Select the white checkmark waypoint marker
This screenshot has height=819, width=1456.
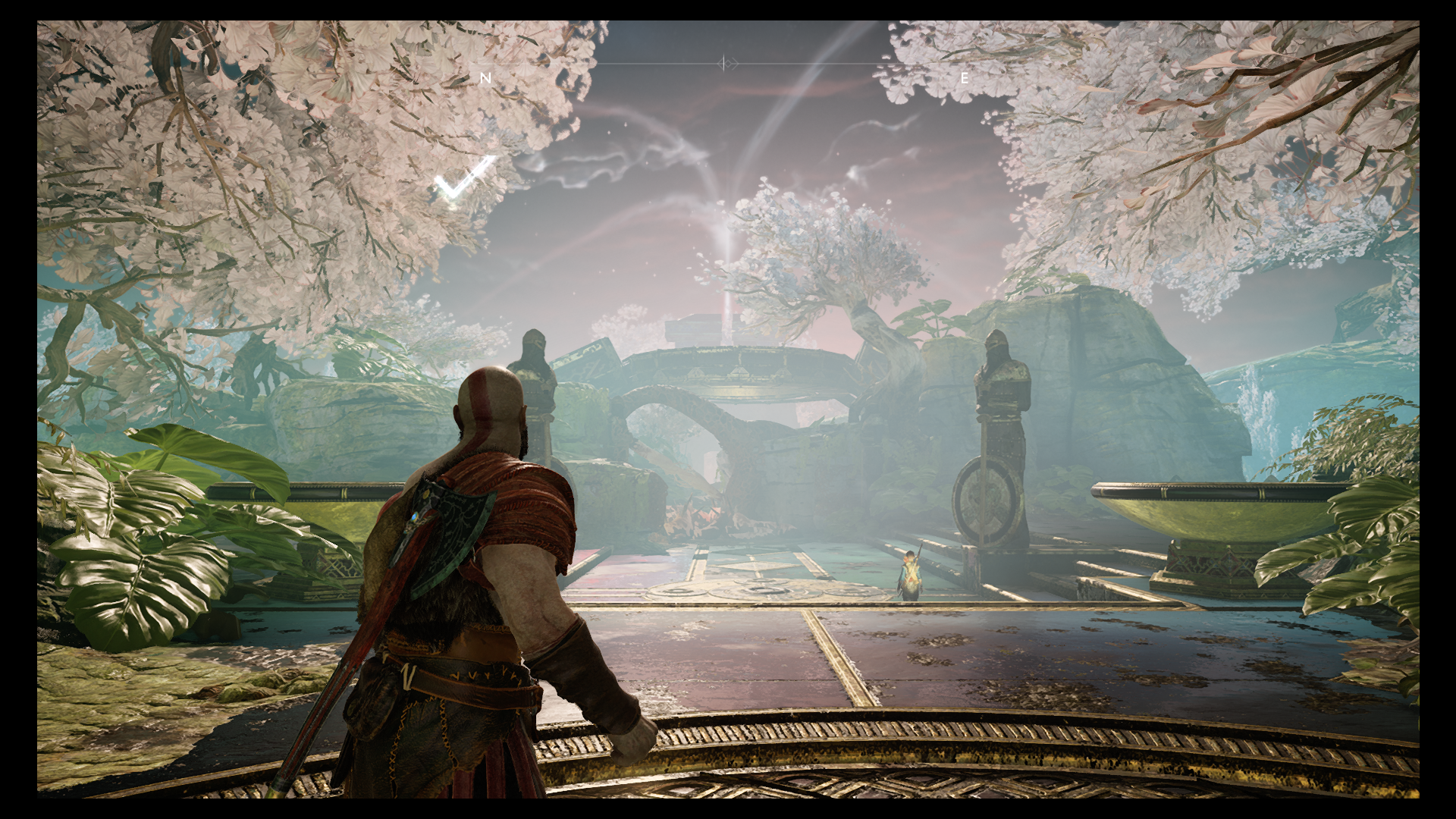(463, 179)
